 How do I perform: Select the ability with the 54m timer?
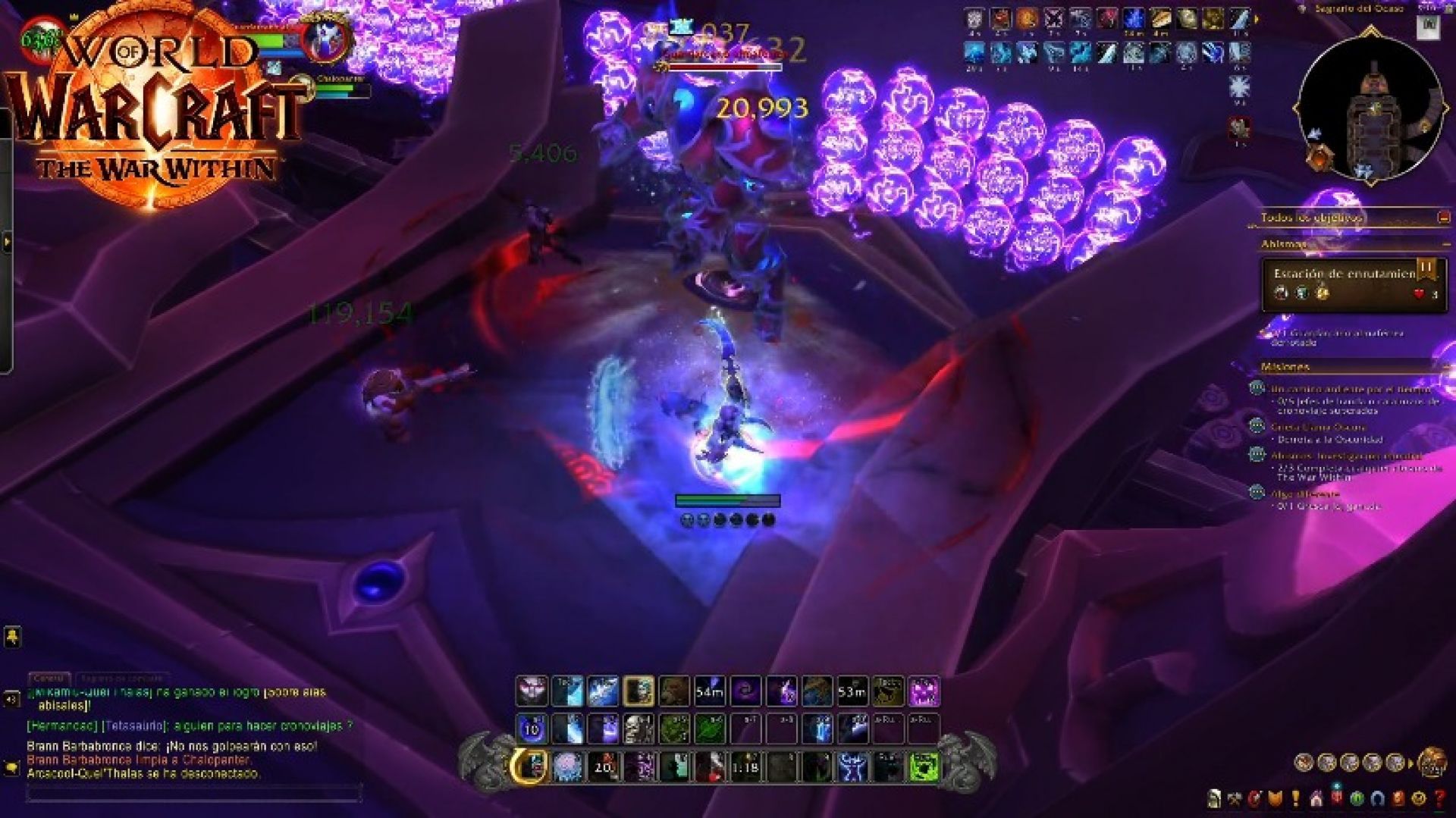coord(709,691)
